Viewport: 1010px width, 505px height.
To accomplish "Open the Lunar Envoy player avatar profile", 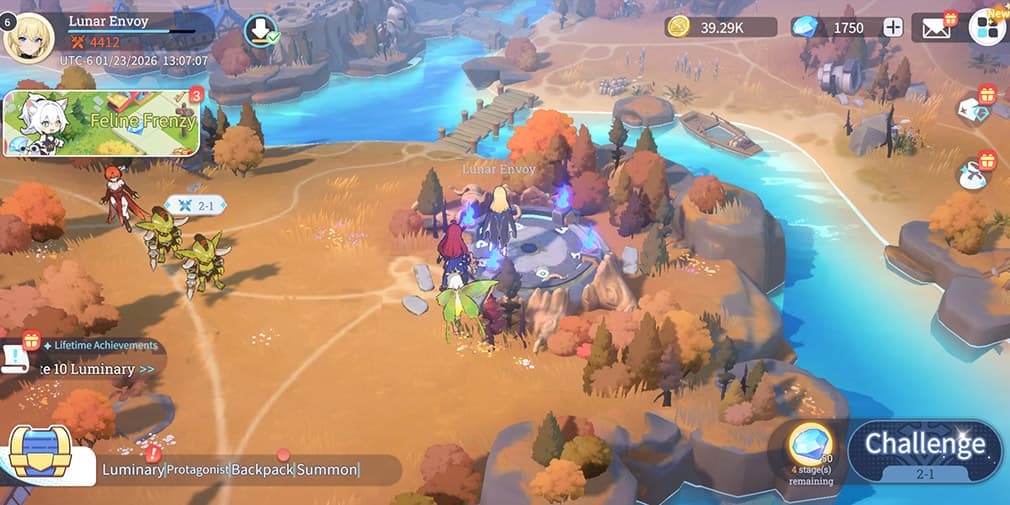I will click(x=29, y=37).
